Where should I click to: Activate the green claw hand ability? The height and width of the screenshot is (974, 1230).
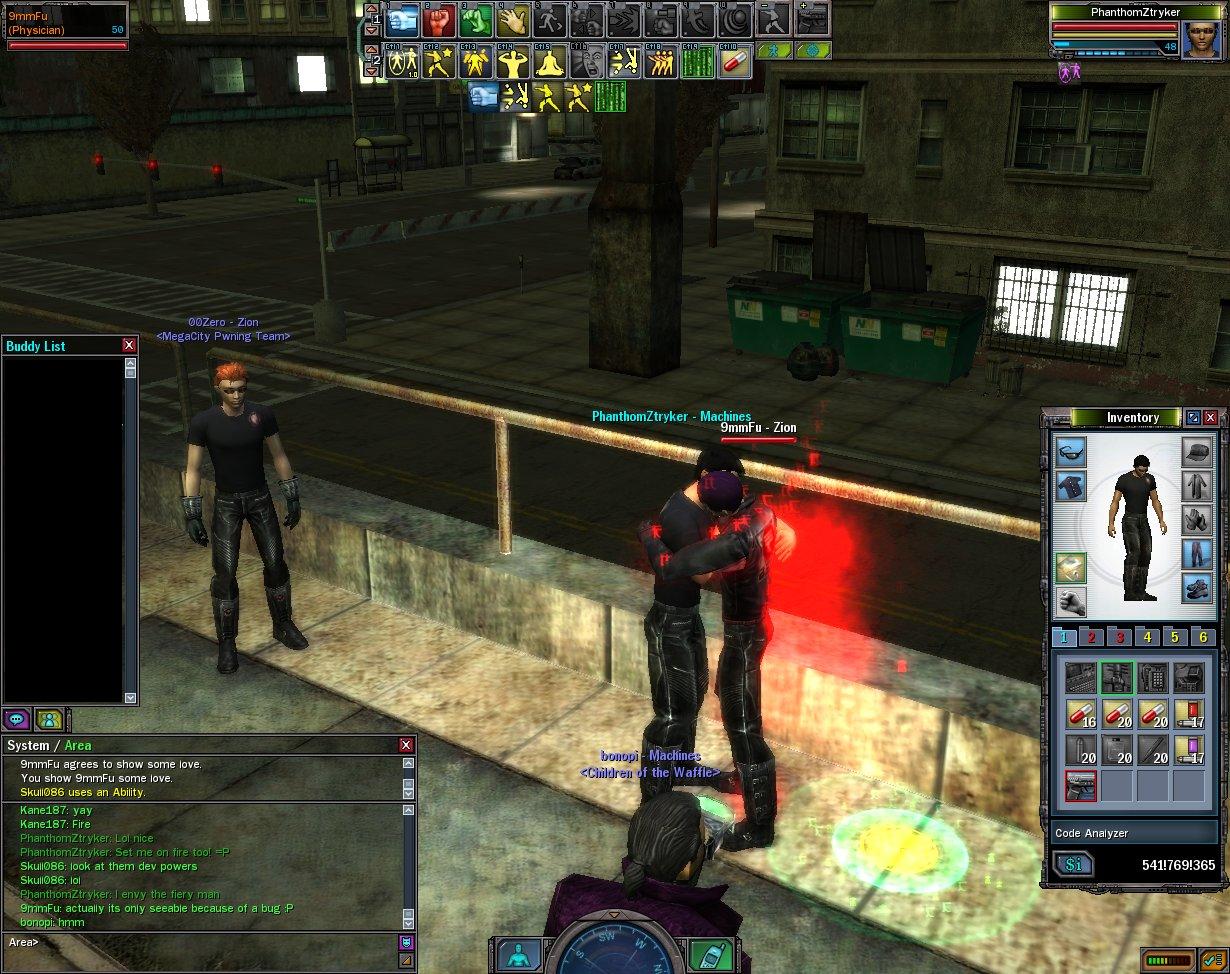pyautogui.click(x=477, y=19)
